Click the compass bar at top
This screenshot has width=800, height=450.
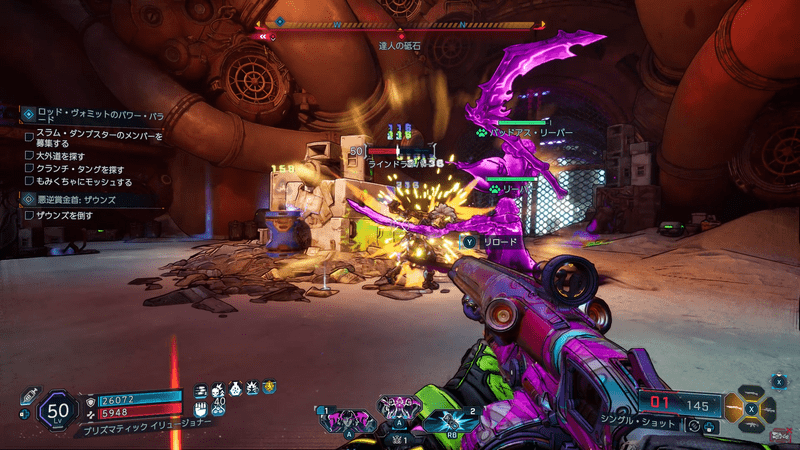point(400,23)
